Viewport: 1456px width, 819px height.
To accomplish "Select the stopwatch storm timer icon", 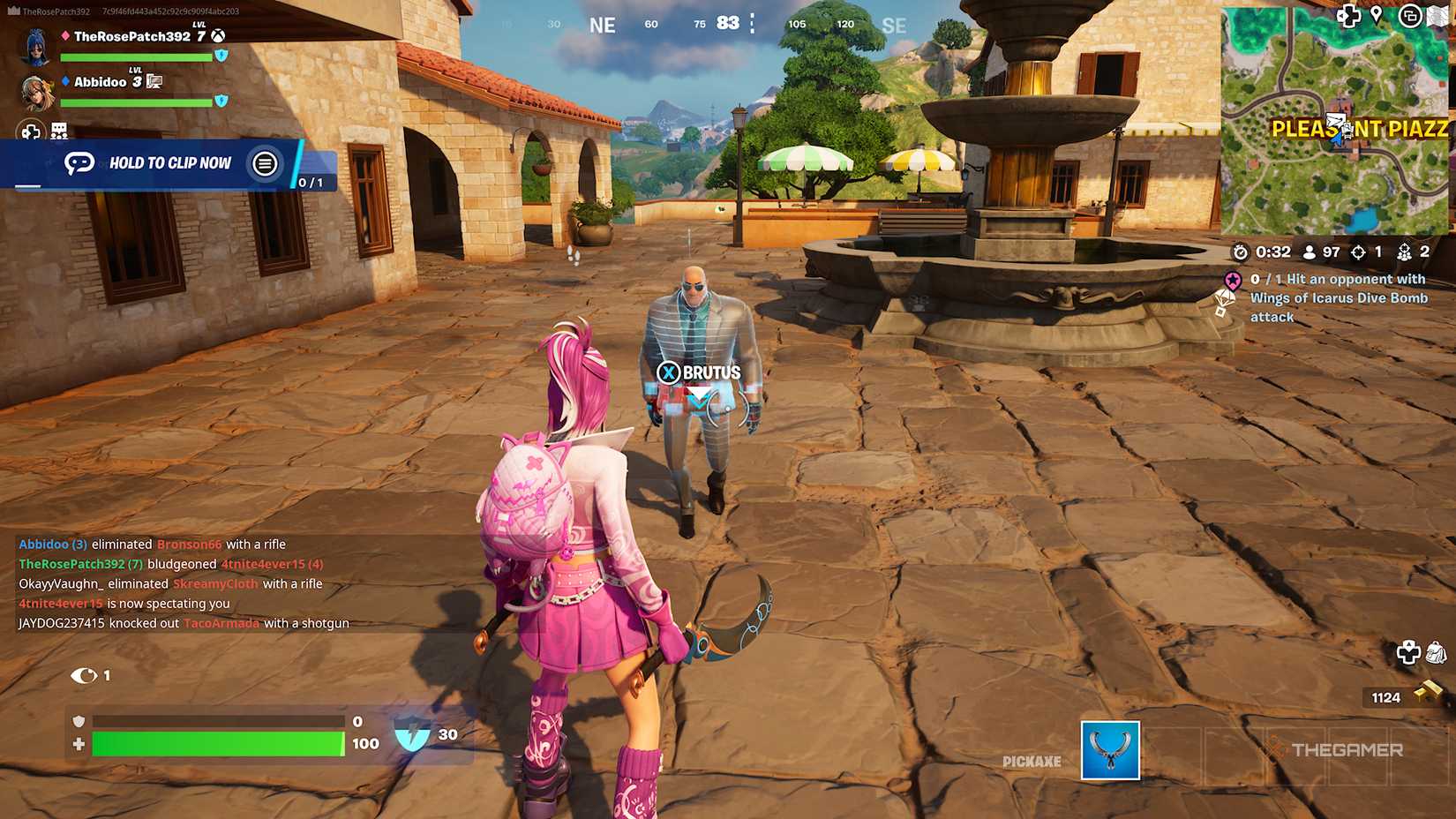I will pyautogui.click(x=1241, y=252).
